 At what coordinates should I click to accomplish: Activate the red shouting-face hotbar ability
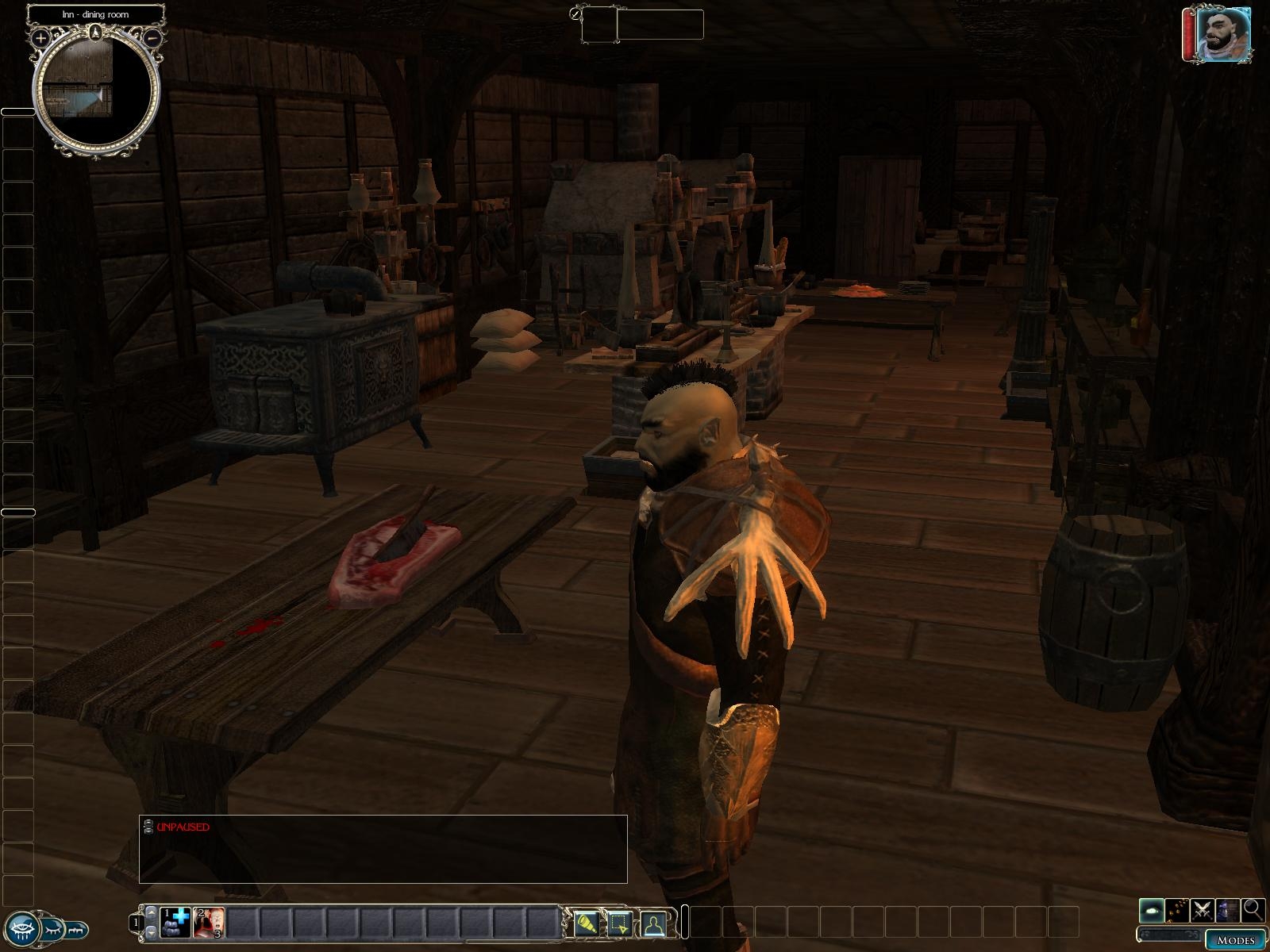(x=209, y=923)
